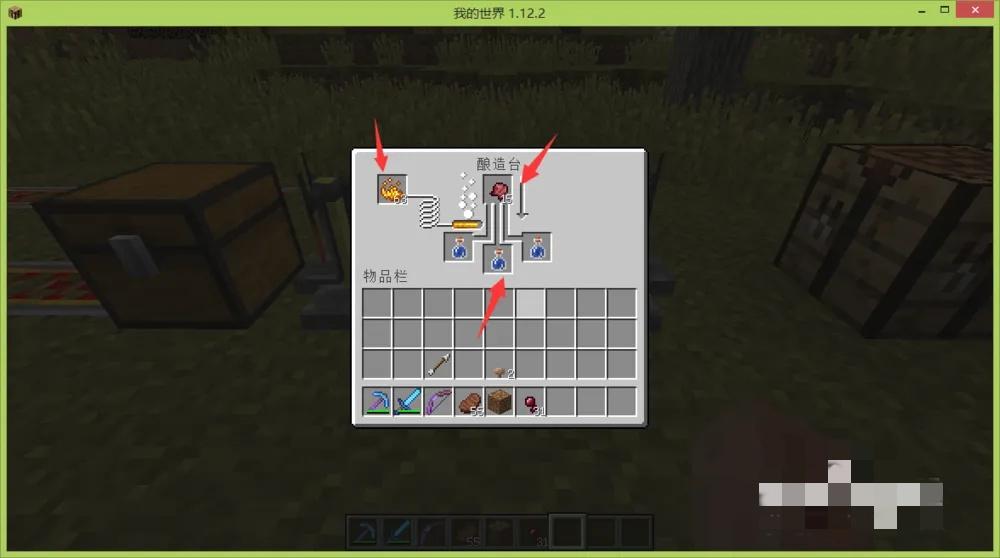Choose the diamond sword in the hotbar
Image resolution: width=1000 pixels, height=558 pixels.
(408, 402)
